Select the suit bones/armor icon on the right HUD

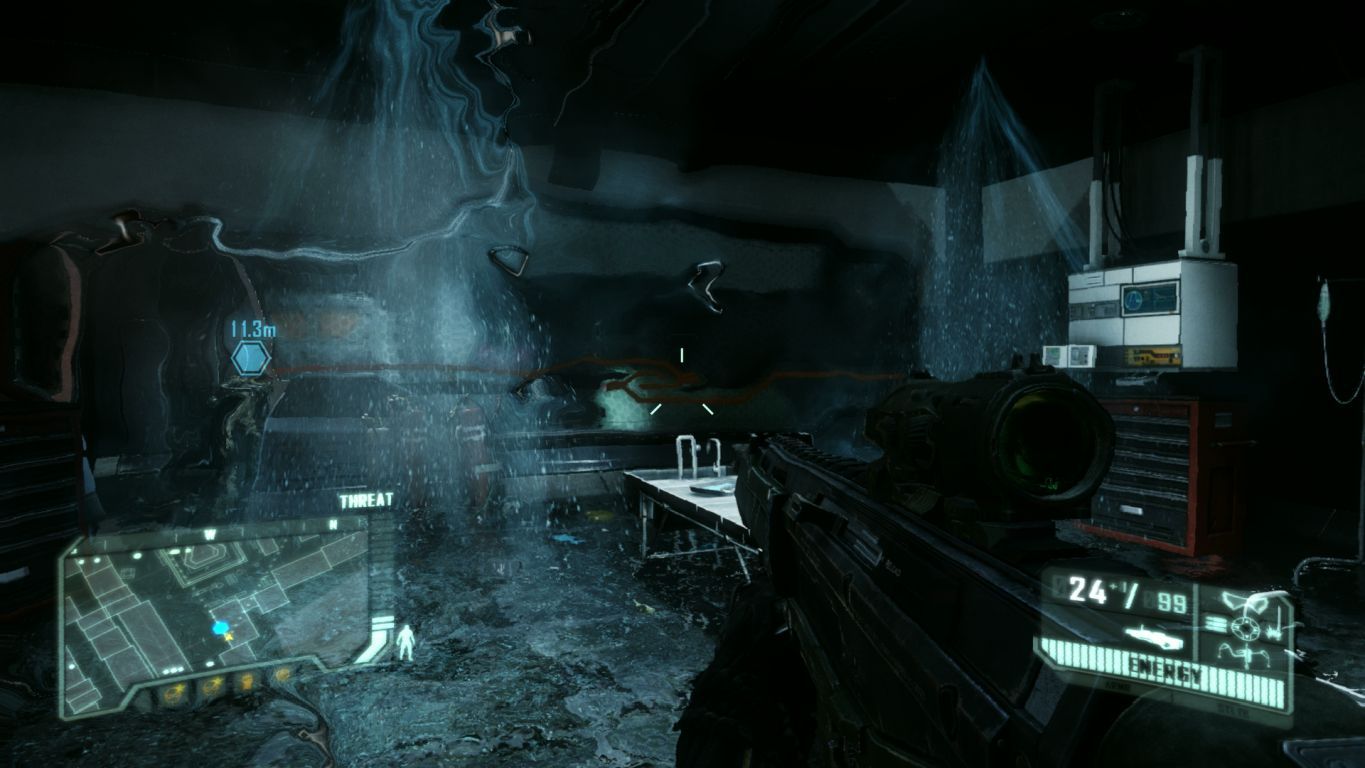[1276, 628]
